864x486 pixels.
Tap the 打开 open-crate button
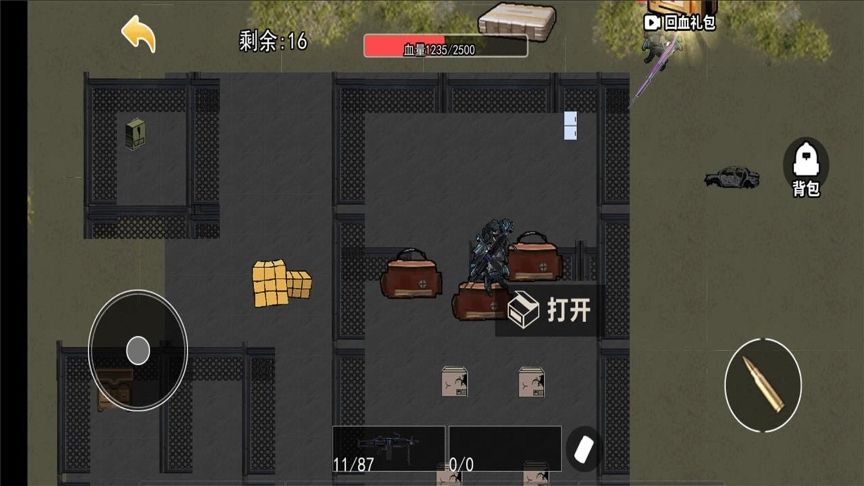[x=551, y=311]
